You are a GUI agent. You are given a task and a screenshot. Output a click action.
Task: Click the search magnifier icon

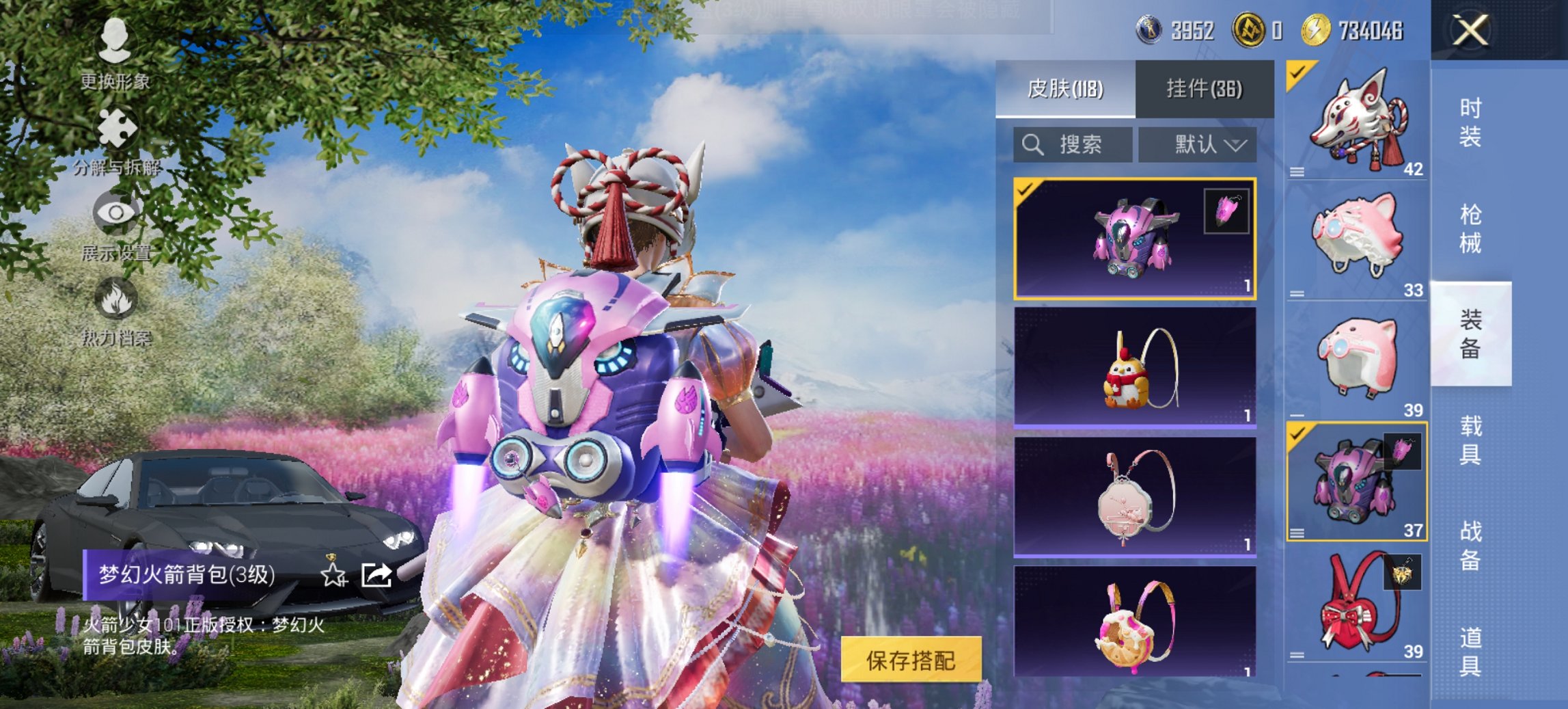[1031, 144]
